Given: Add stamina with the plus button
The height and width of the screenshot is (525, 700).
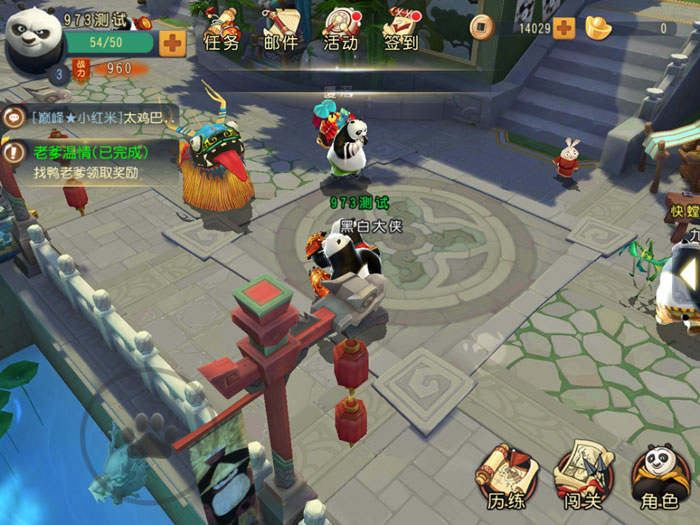Looking at the screenshot, I should coord(172,42).
